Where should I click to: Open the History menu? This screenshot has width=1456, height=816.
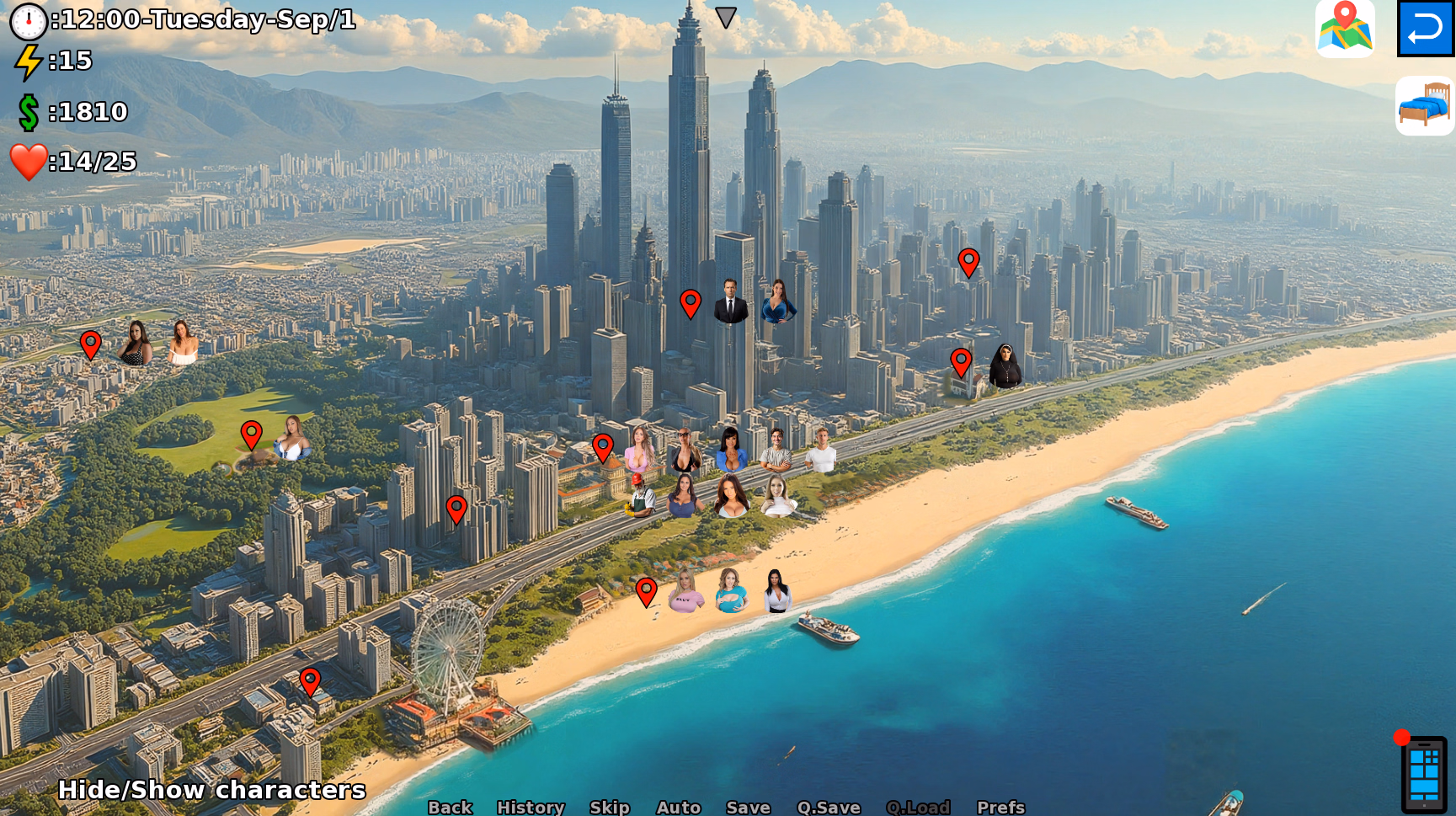click(x=531, y=807)
